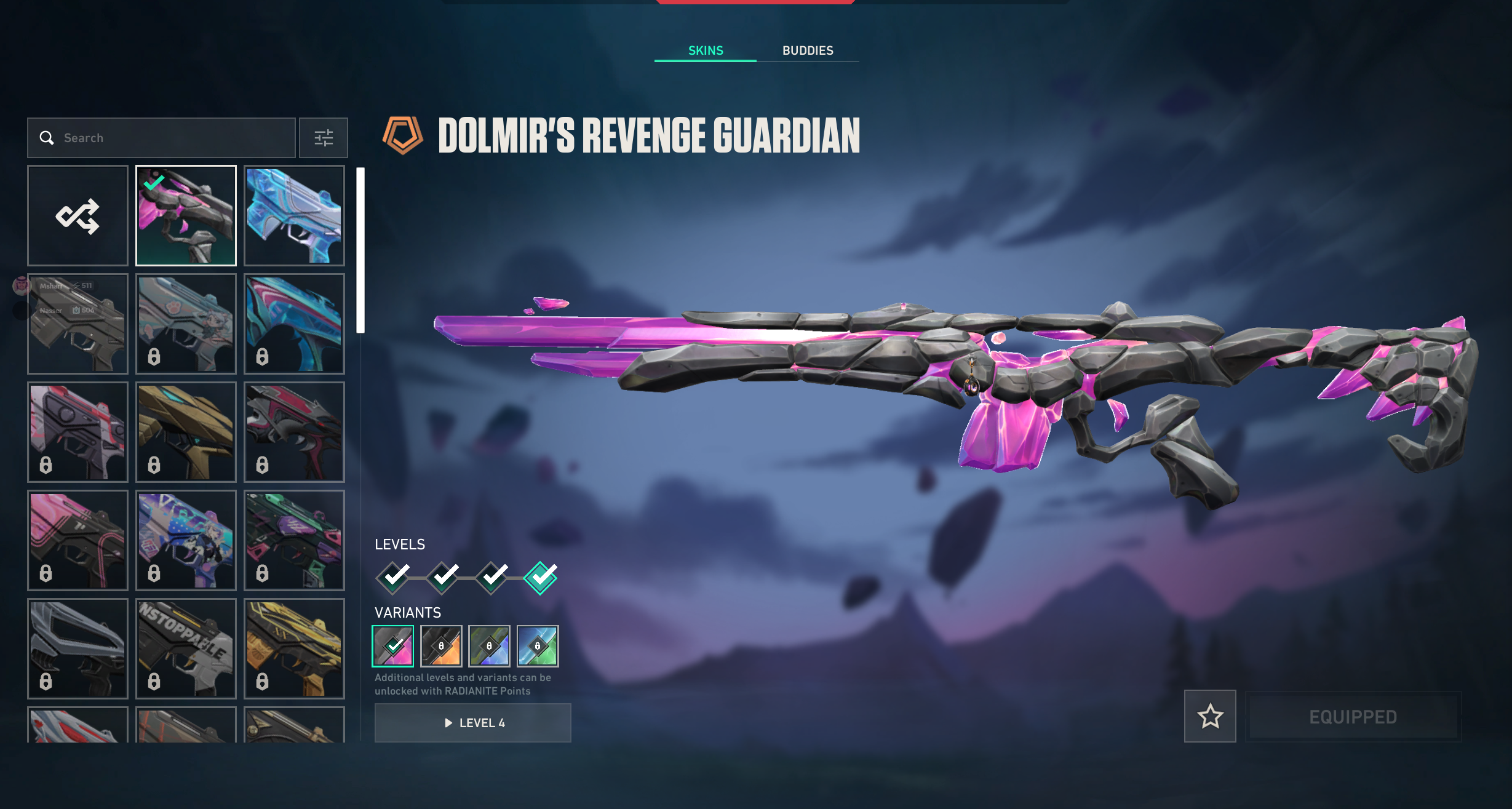Click the Equipped button

[1353, 717]
